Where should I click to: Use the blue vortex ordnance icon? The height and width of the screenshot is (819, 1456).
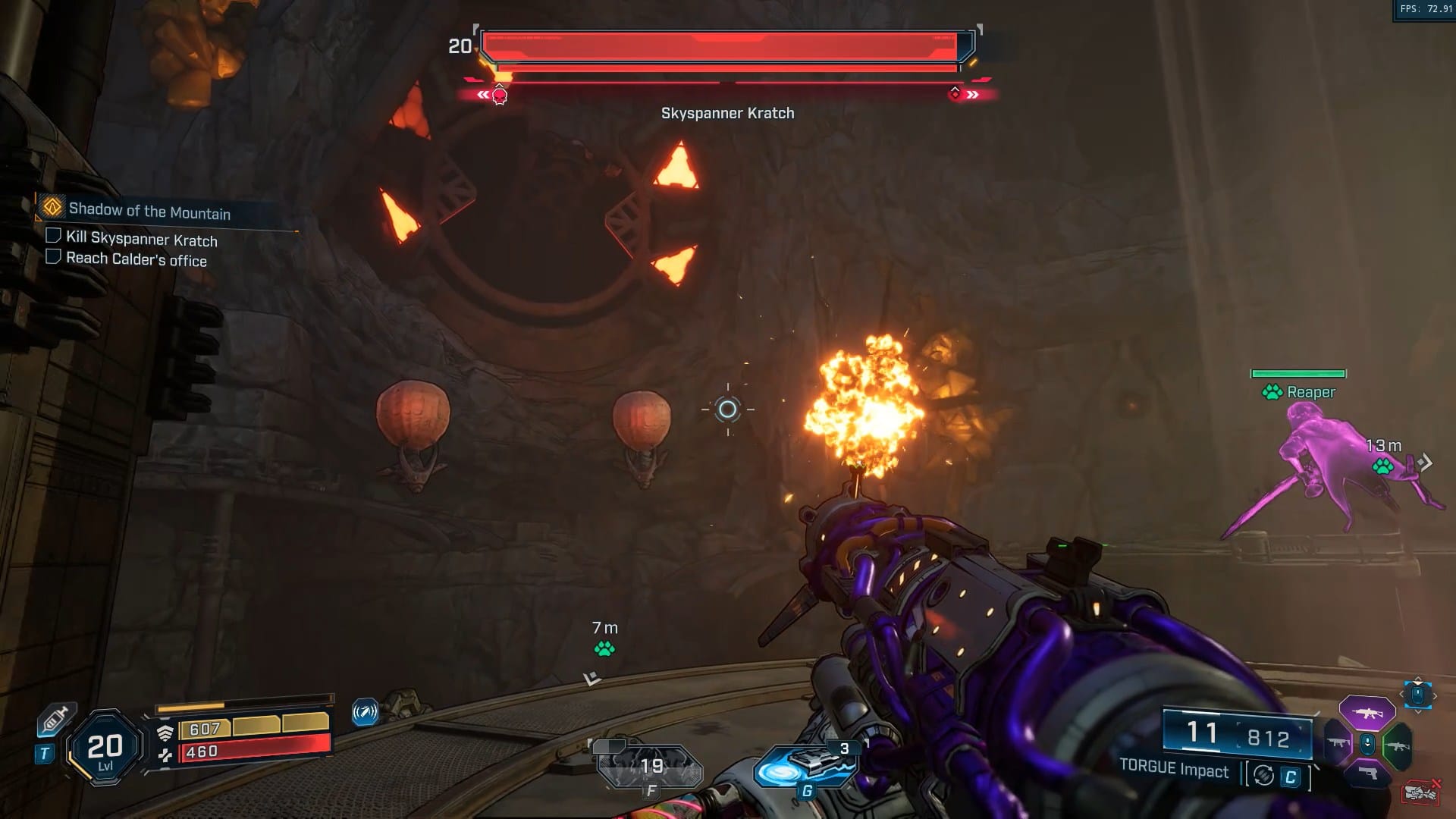tap(805, 767)
